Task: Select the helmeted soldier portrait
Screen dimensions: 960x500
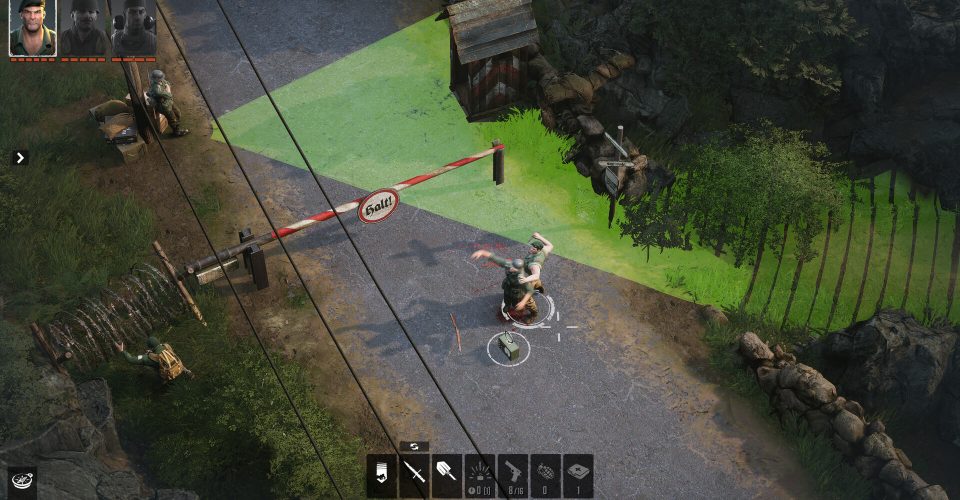Action: point(85,27)
